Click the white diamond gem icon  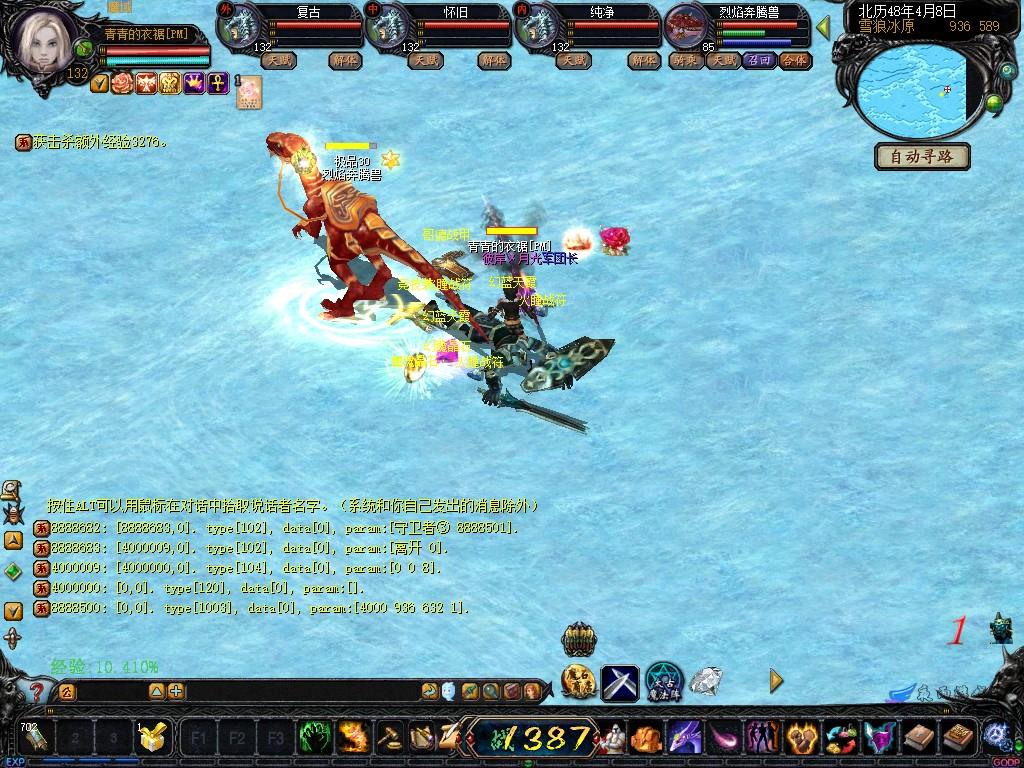point(707,681)
